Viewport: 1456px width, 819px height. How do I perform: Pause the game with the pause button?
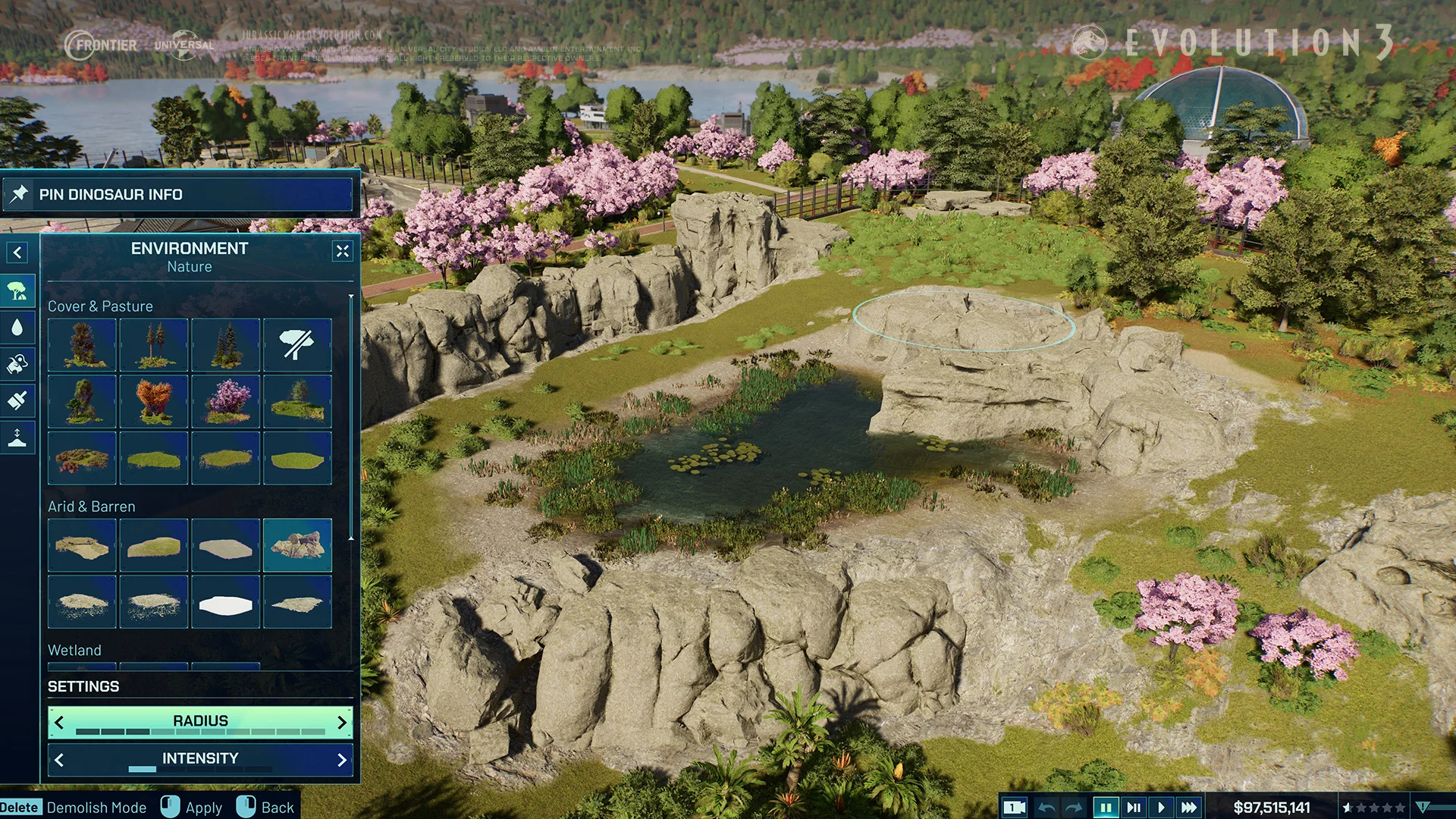(x=1106, y=808)
